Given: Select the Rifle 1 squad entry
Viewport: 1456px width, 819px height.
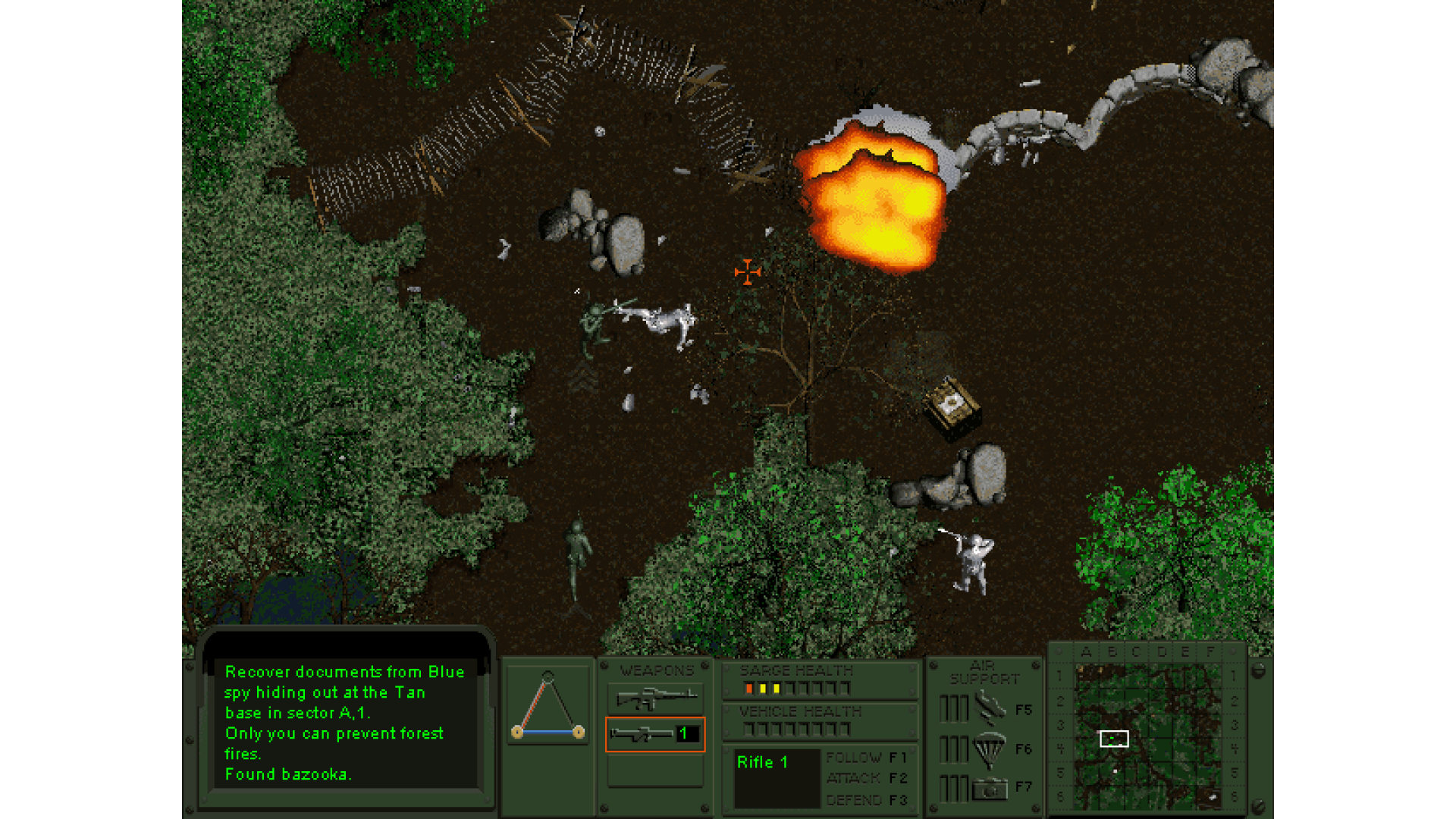Looking at the screenshot, I should click(763, 763).
